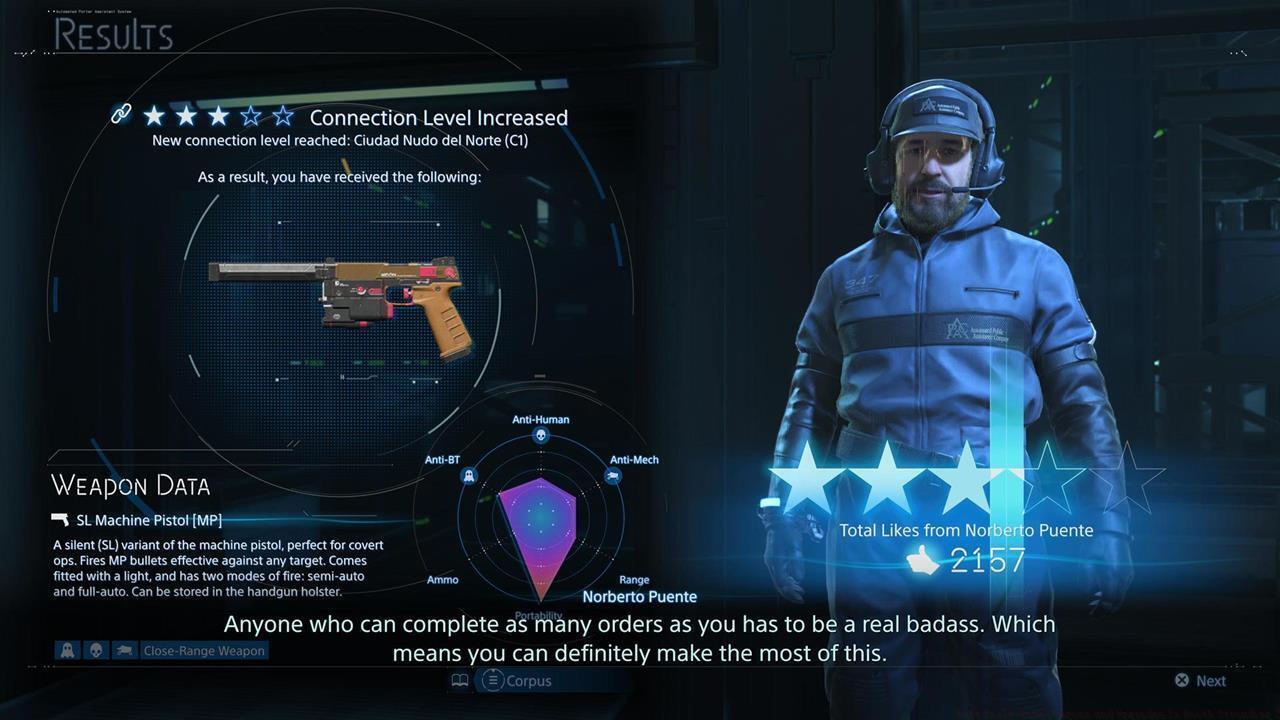Viewport: 1280px width, 720px height.
Task: Toggle the first star in the connection rating
Action: tap(154, 116)
